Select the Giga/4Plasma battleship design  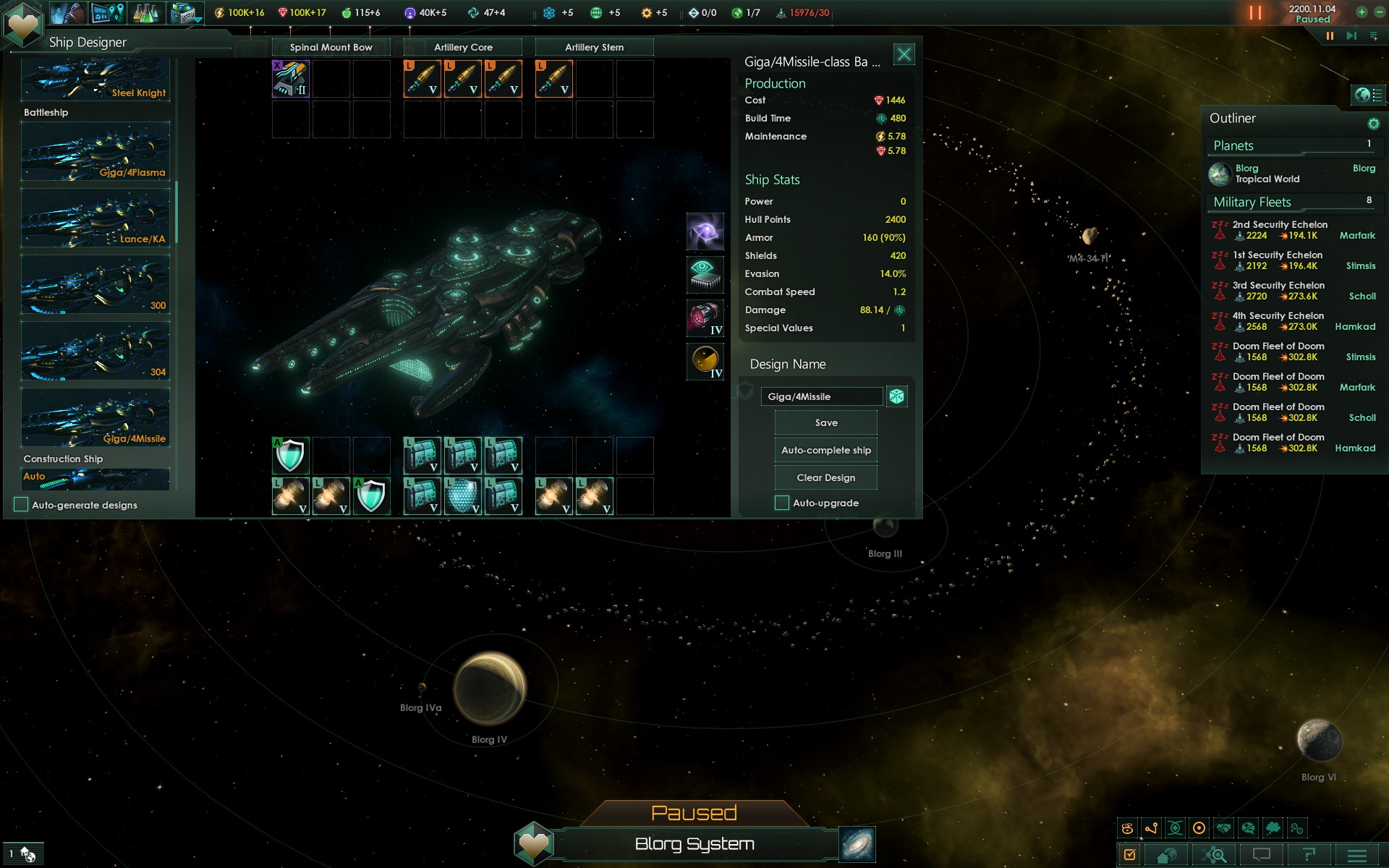pos(95,152)
